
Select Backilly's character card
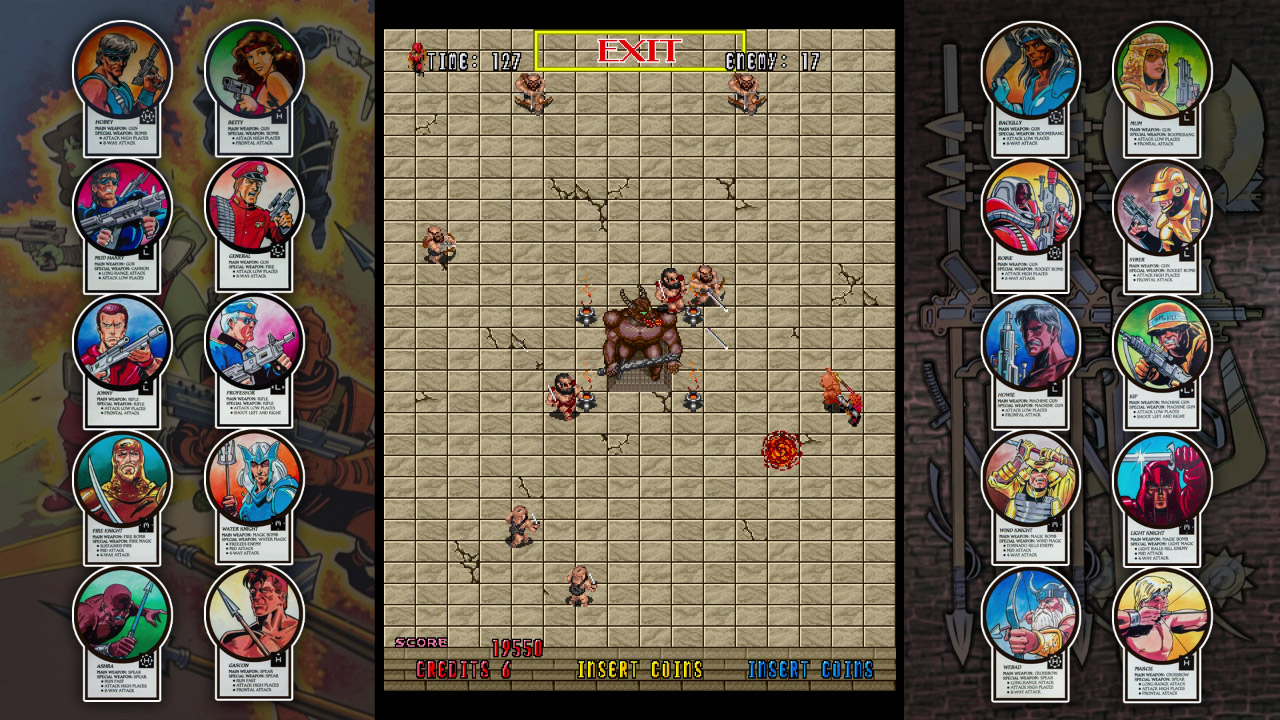(1028, 75)
